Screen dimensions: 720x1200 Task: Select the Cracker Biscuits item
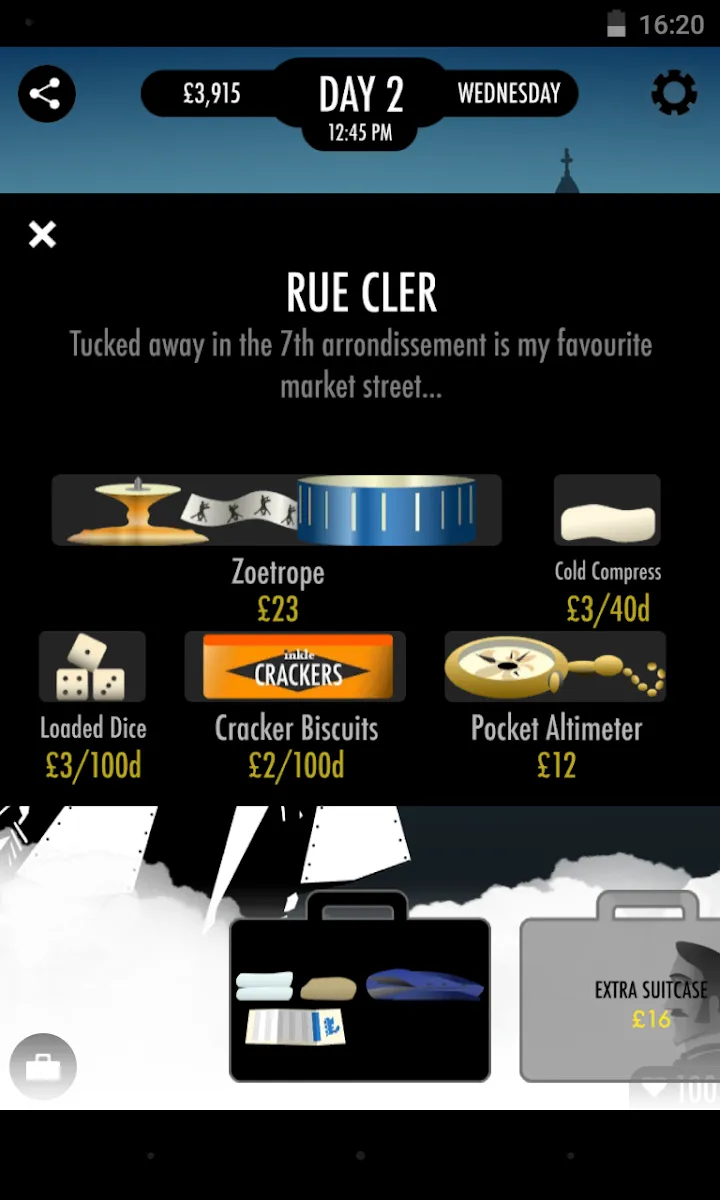[295, 667]
